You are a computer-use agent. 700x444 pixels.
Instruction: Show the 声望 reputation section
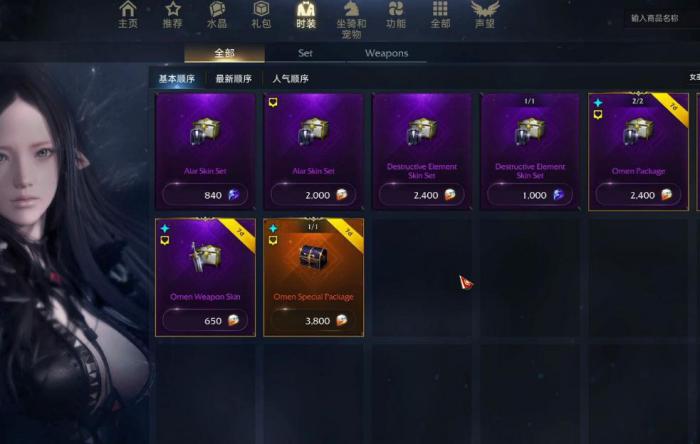coord(484,14)
